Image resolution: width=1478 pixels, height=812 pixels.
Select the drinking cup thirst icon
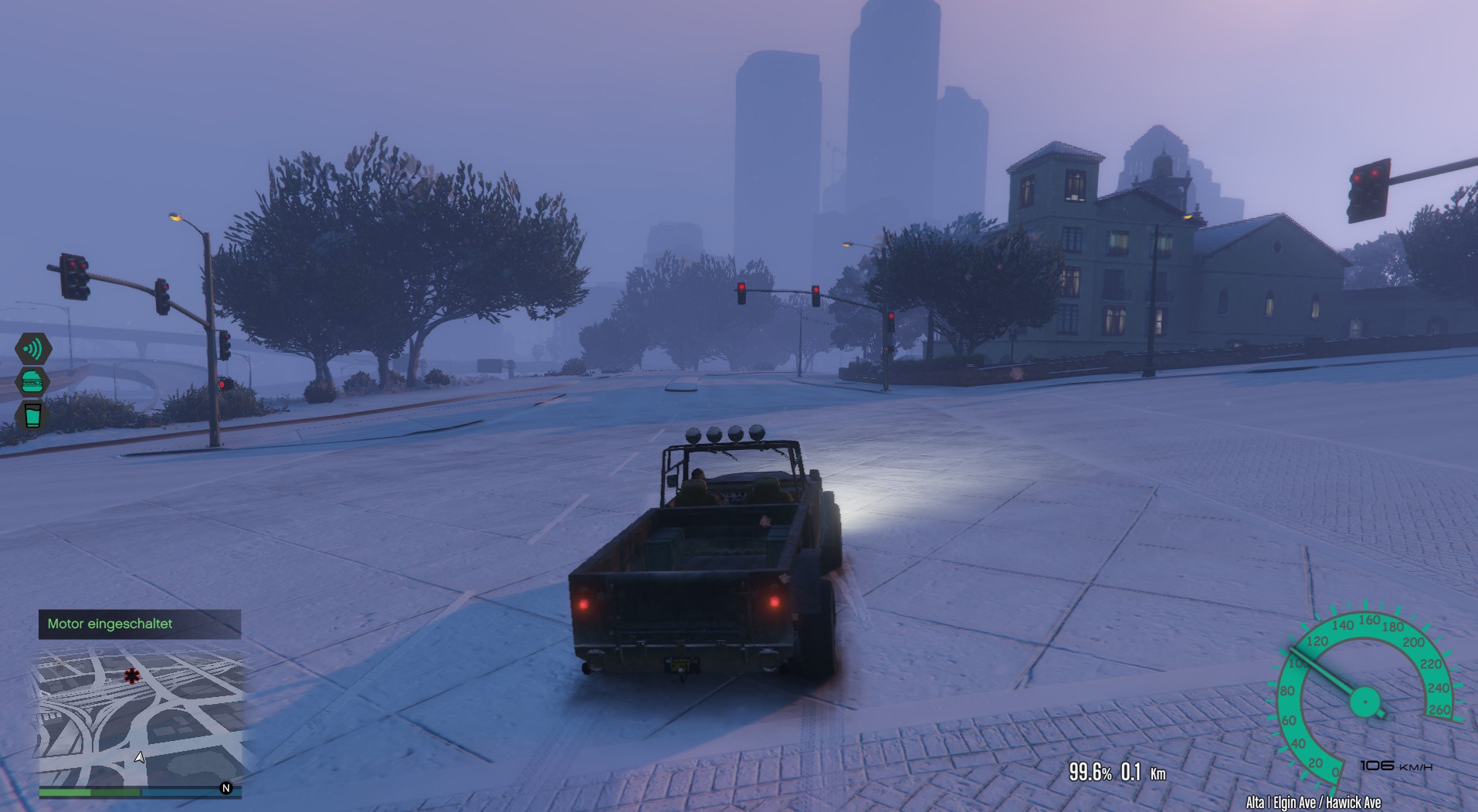point(32,414)
